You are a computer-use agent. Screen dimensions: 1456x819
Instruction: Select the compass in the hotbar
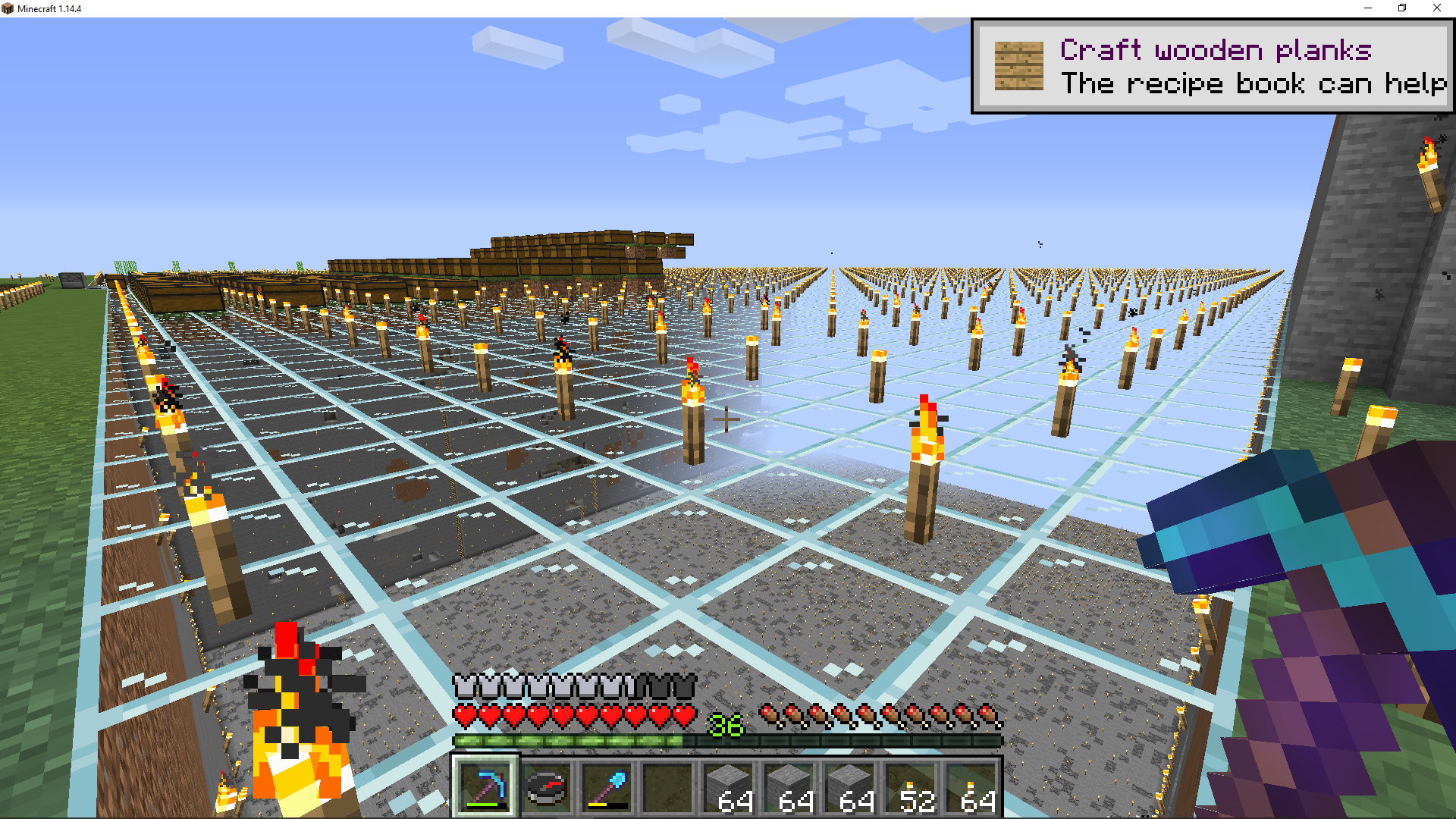(x=546, y=787)
